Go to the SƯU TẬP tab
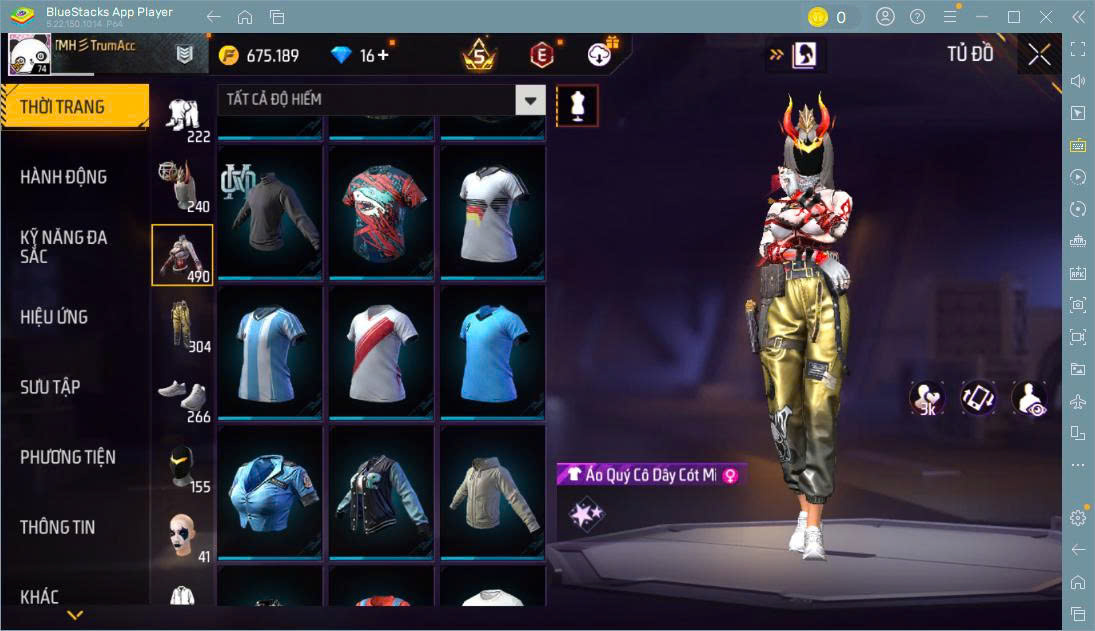This screenshot has width=1095, height=631. [50, 387]
